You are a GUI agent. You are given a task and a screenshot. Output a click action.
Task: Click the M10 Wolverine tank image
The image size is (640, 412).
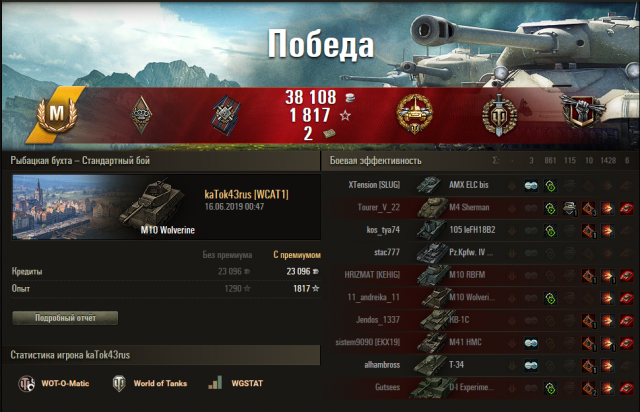(152, 203)
